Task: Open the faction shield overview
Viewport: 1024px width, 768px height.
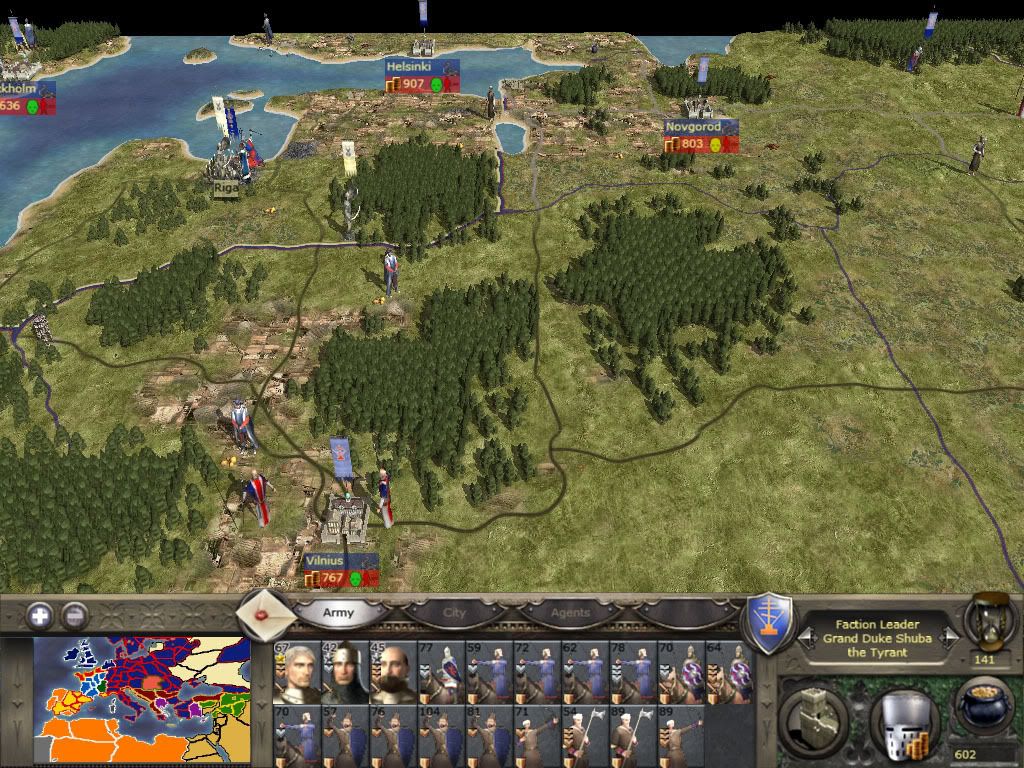Action: point(770,622)
